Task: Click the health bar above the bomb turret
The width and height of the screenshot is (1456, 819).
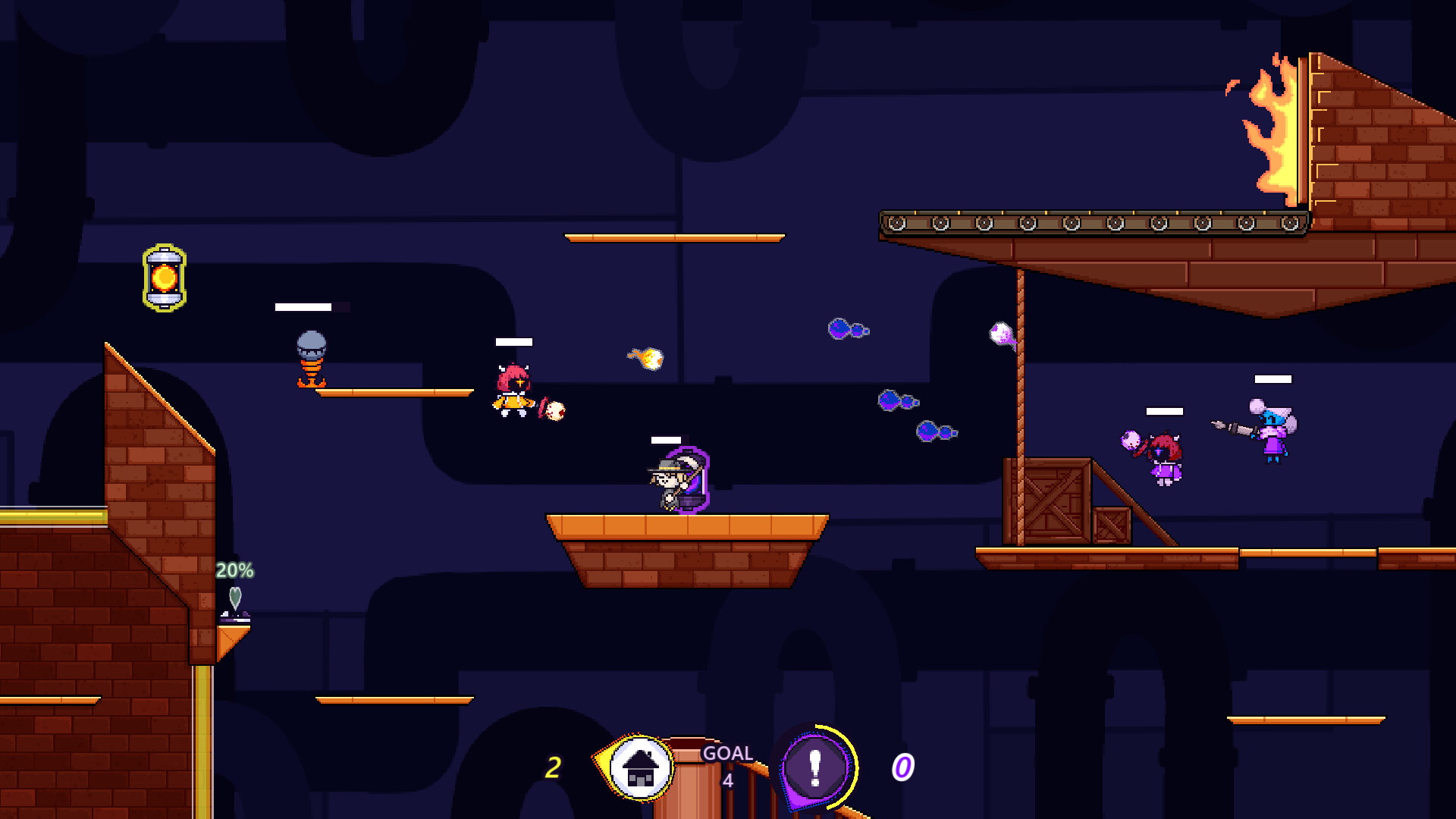Action: click(303, 307)
